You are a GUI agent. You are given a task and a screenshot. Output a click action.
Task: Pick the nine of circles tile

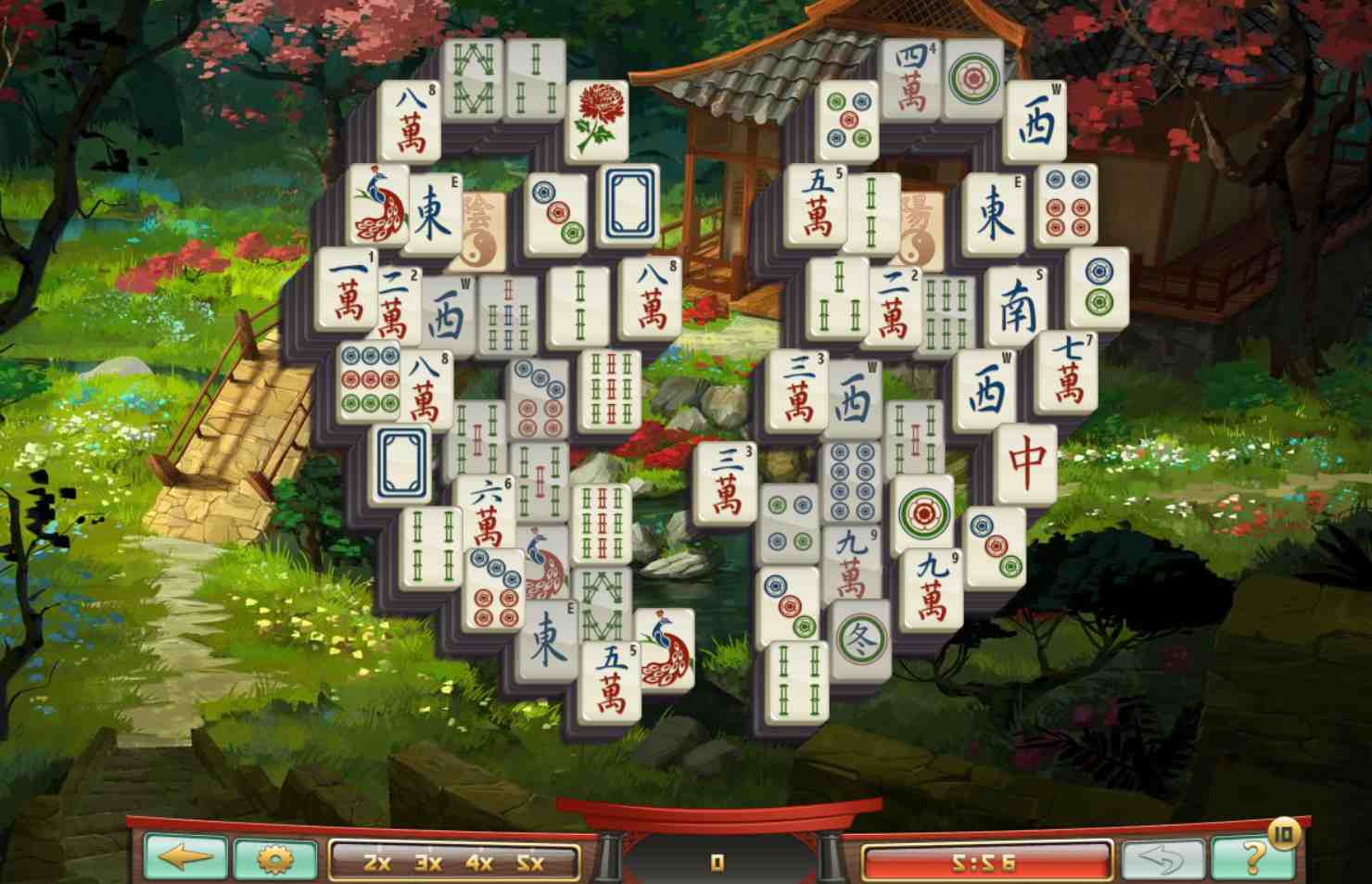pos(367,381)
